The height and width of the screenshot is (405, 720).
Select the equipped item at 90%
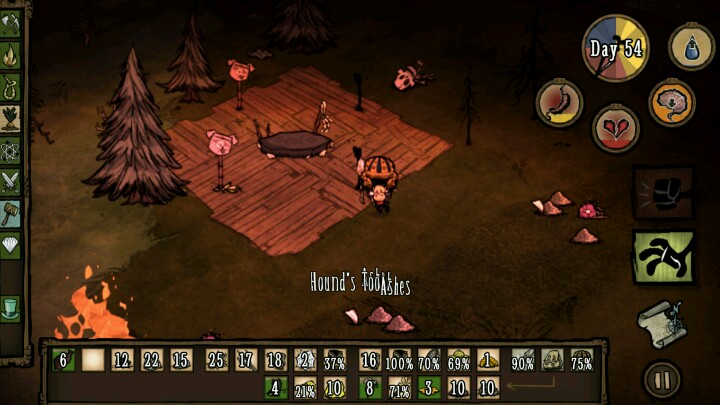click(522, 361)
